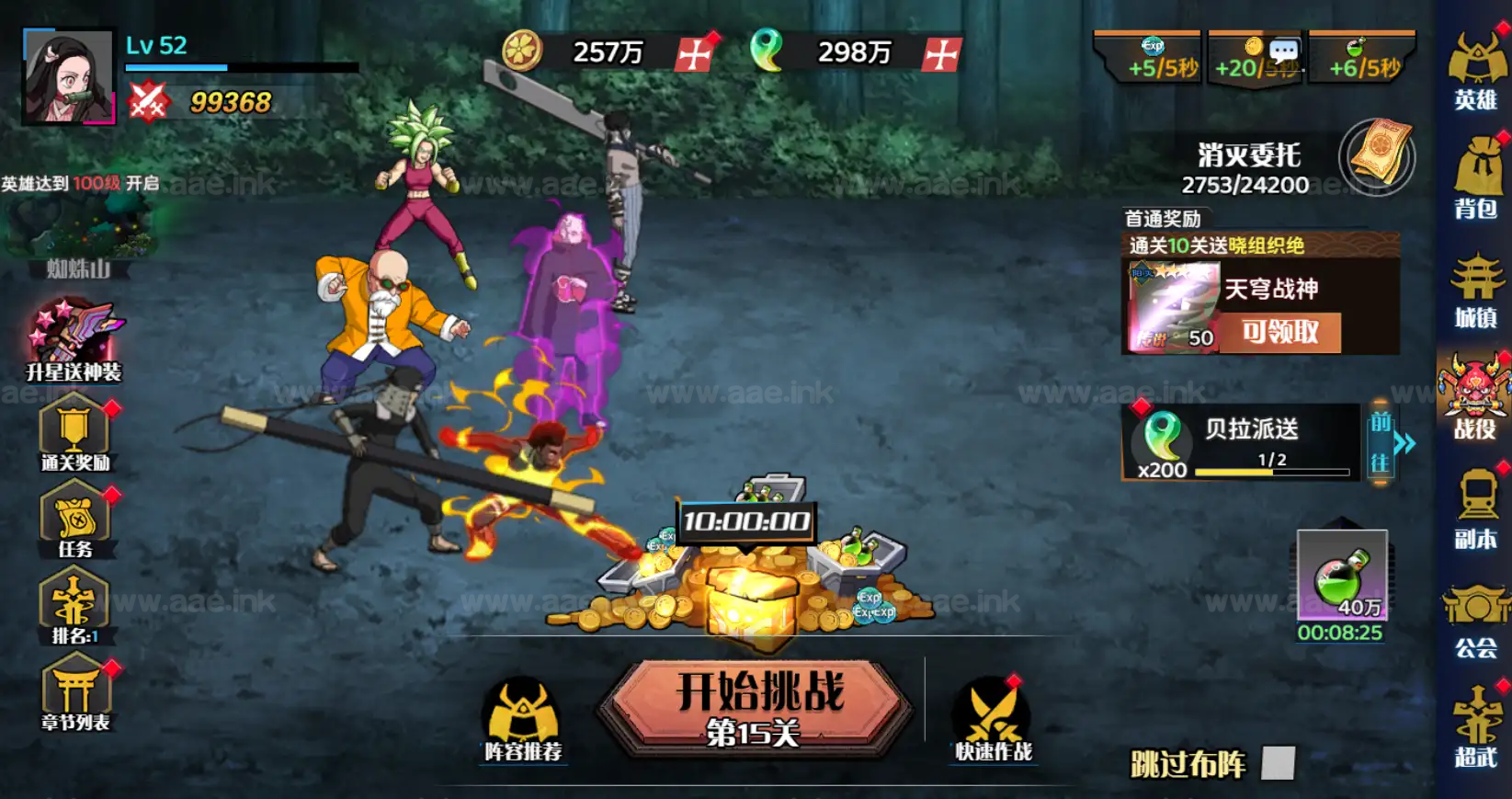The height and width of the screenshot is (799, 1512).
Task: Claim the first-clear reward (可领取)
Action: (x=1279, y=332)
